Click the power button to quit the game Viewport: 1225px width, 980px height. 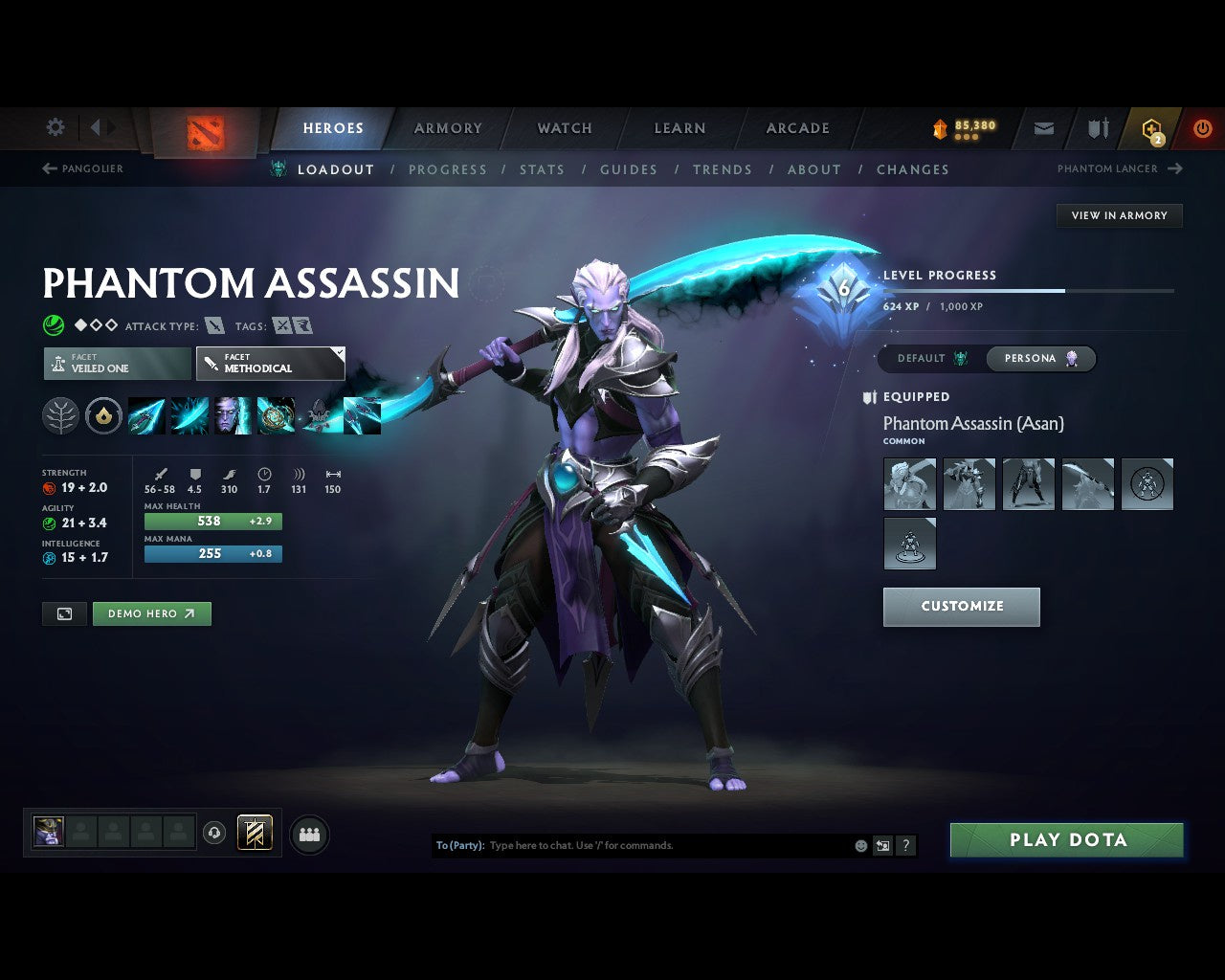point(1202,127)
